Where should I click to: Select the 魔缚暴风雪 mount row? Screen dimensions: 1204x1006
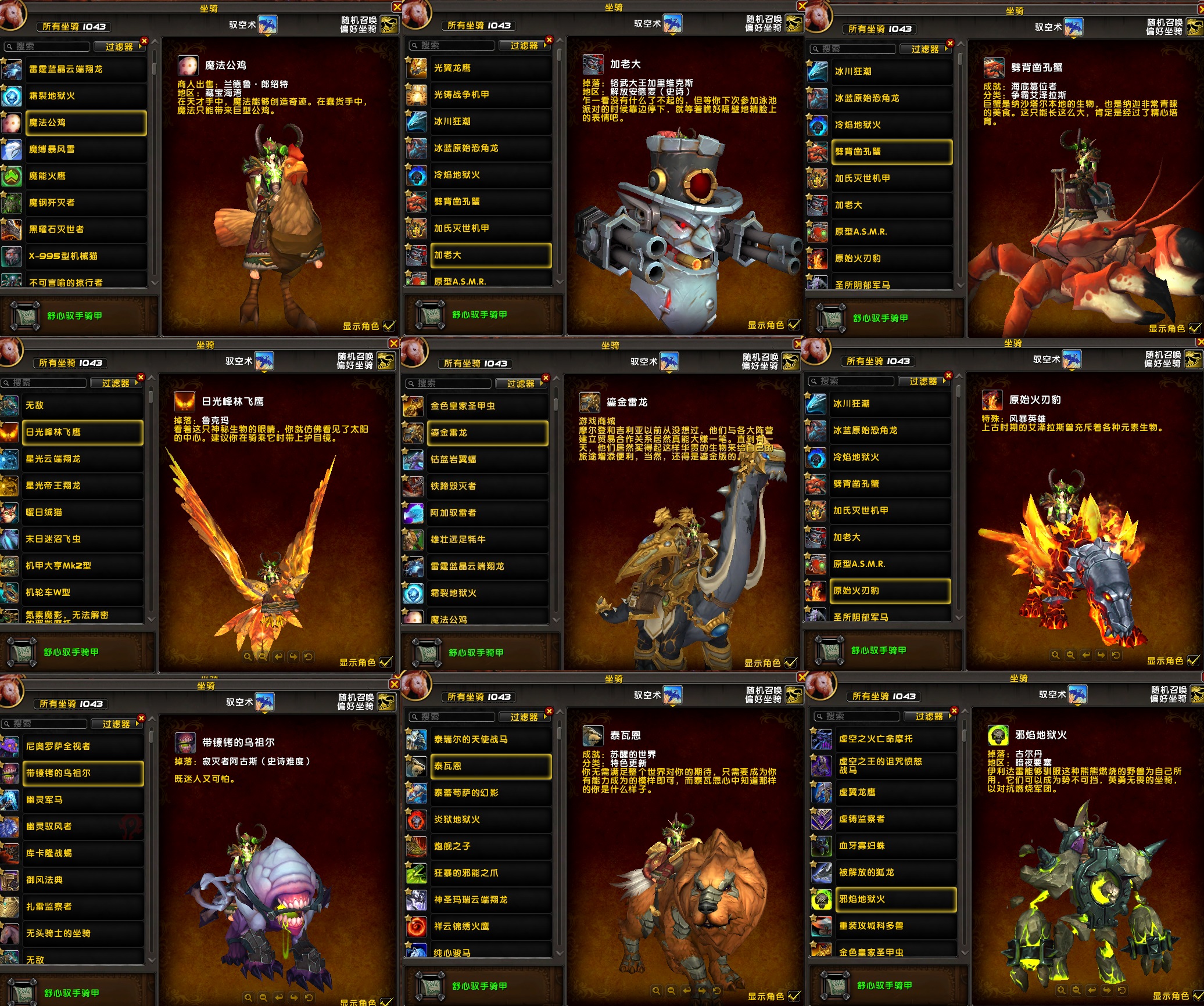coord(85,149)
